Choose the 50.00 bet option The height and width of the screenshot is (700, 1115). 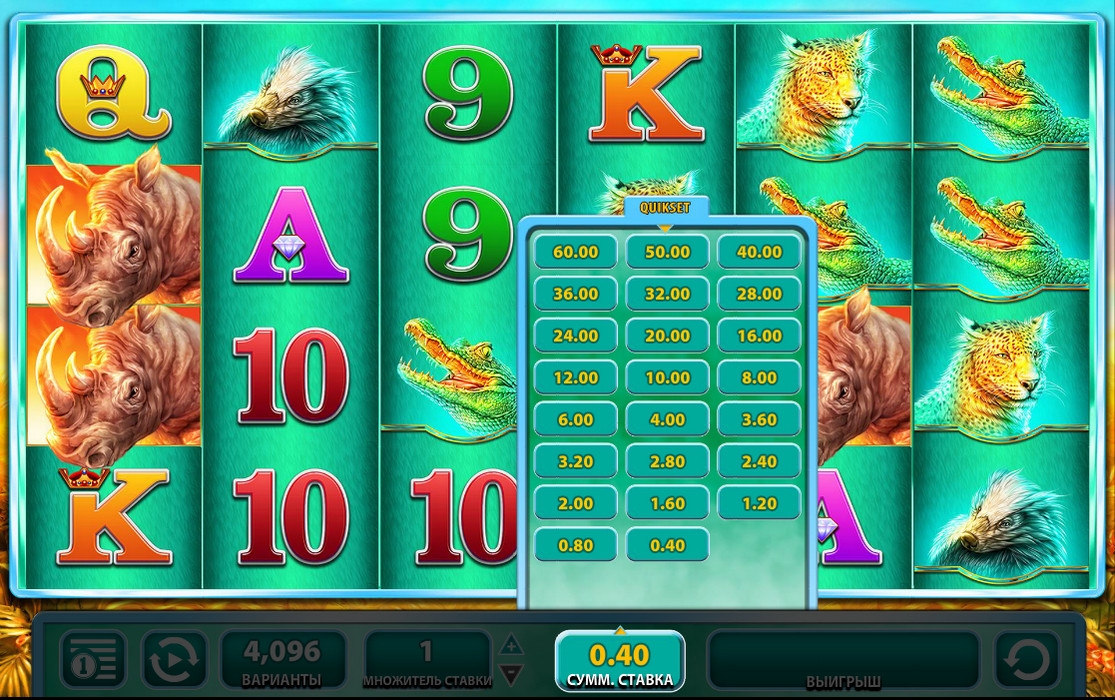(667, 252)
